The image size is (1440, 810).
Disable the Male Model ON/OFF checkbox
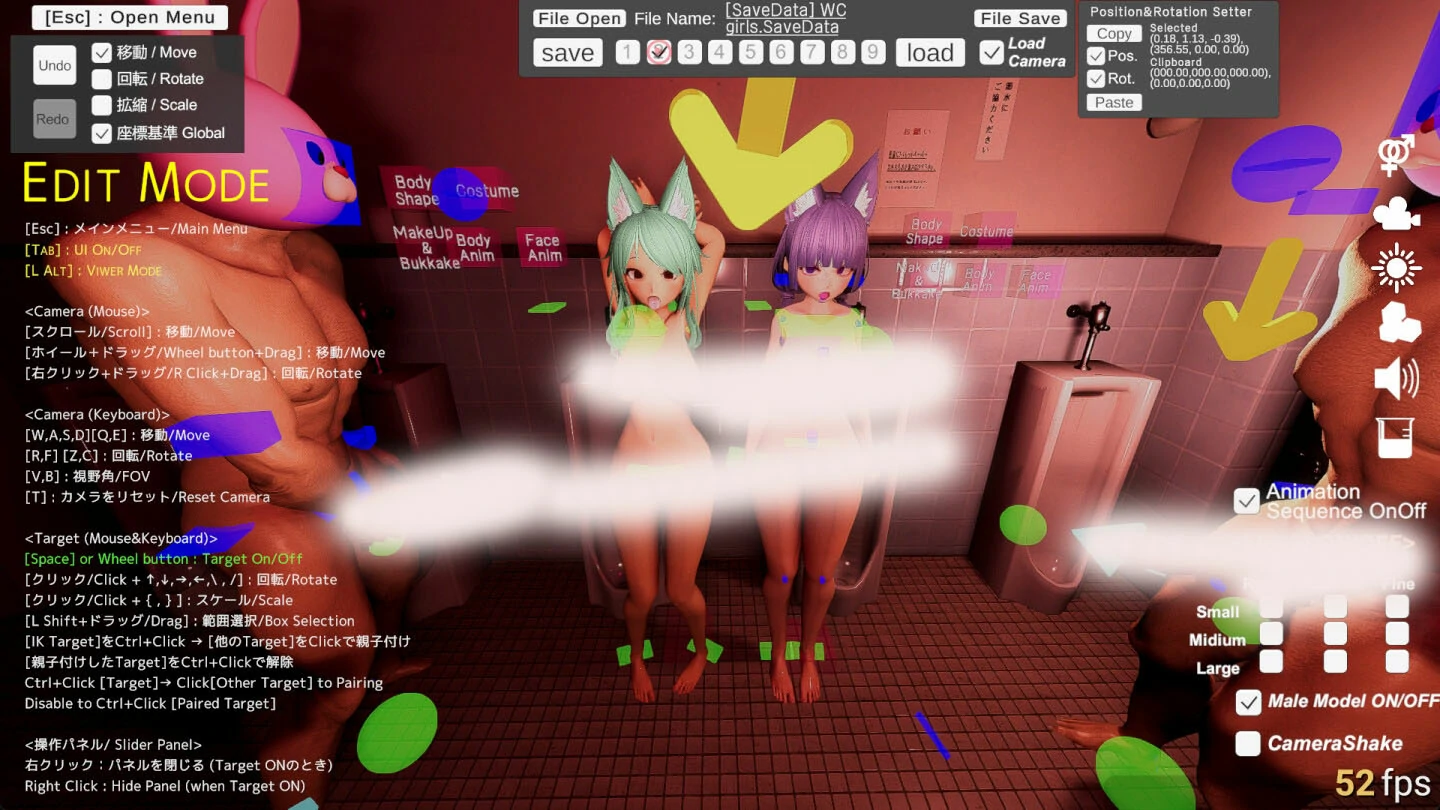click(x=1247, y=703)
